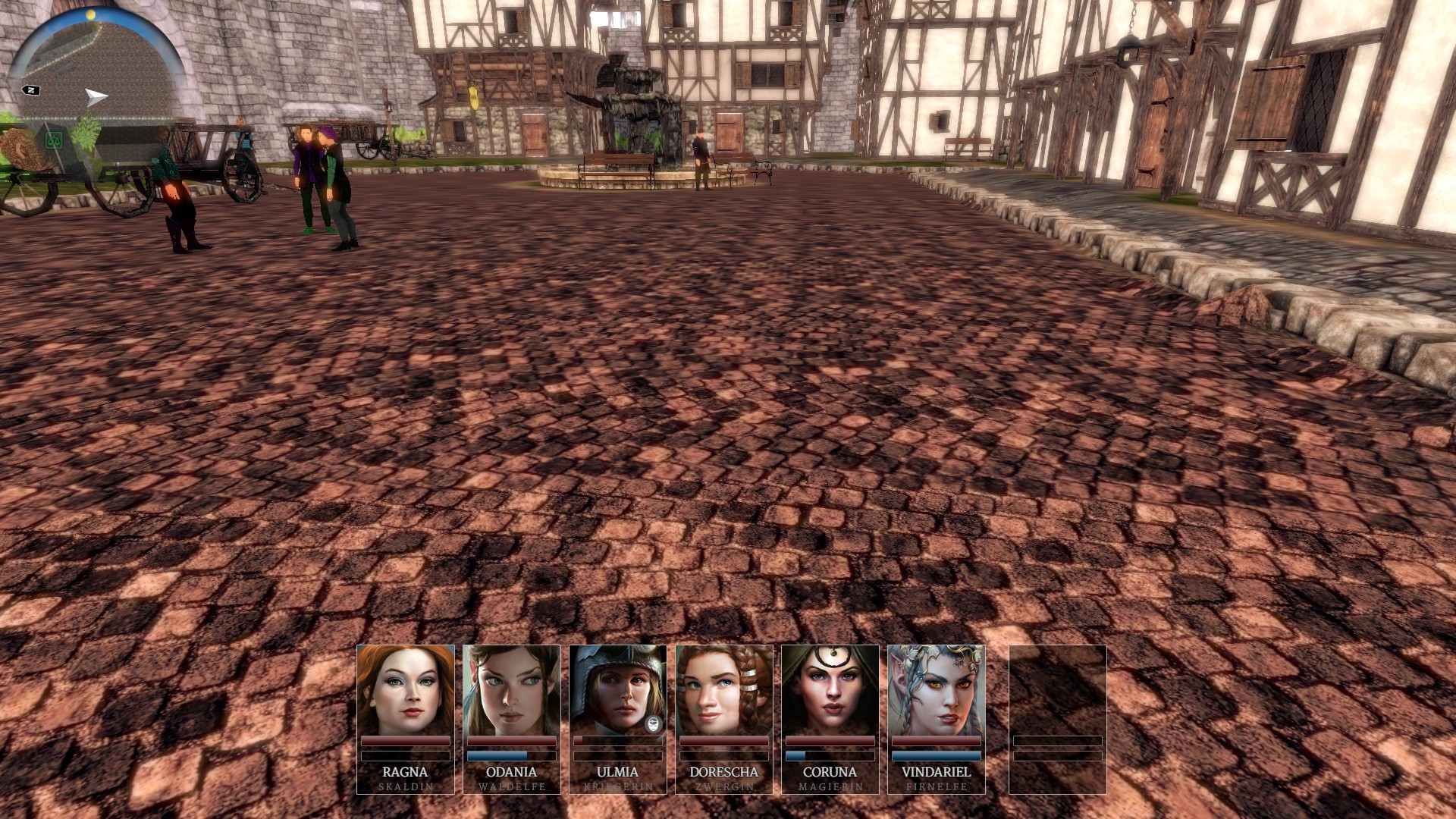Select Vindariel the Firnelfe portrait

pyautogui.click(x=936, y=690)
